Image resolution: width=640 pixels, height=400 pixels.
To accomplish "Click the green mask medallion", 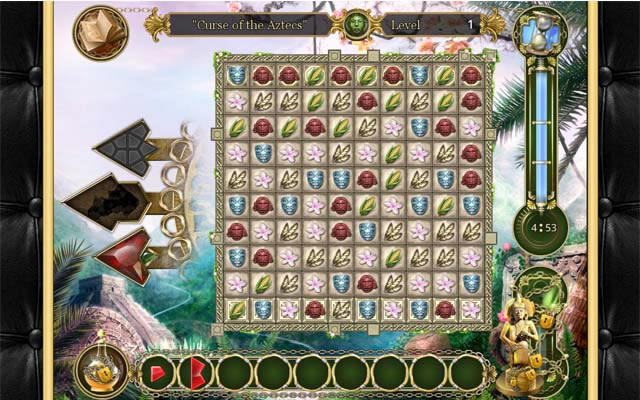I will pyautogui.click(x=359, y=24).
